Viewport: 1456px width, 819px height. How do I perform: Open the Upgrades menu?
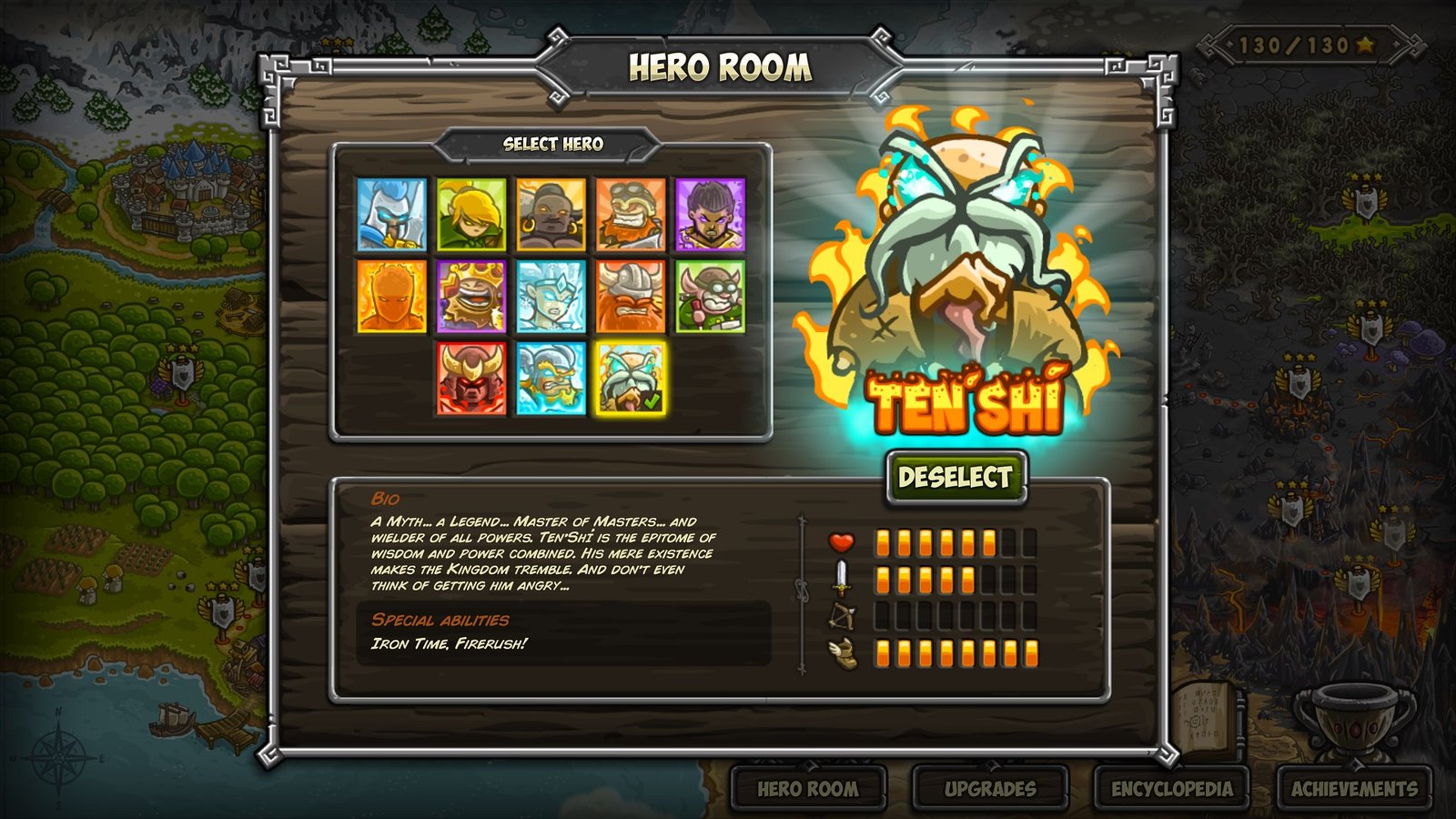(990, 788)
